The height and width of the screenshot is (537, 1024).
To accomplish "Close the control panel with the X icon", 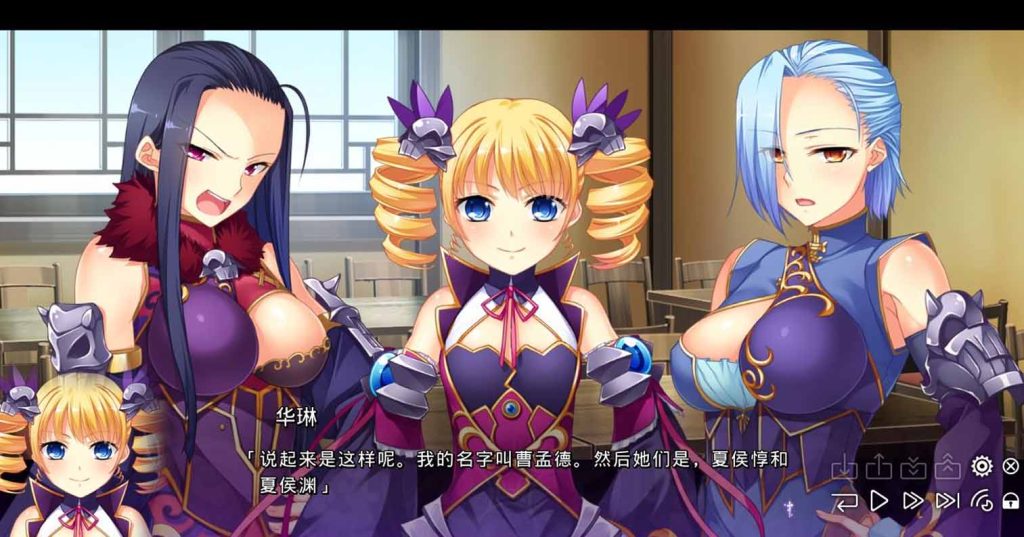I will point(1010,466).
